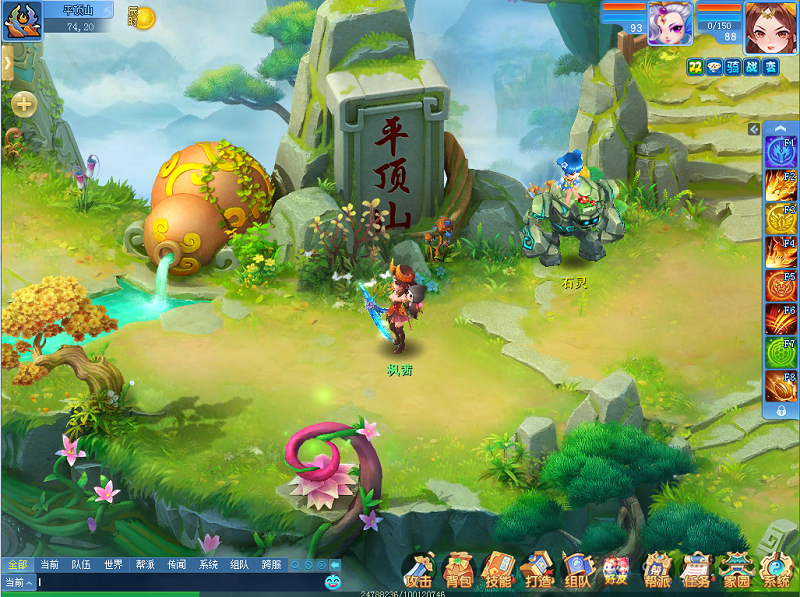800x597 pixels.
Task: Click the 攻击 attack button
Action: [419, 571]
